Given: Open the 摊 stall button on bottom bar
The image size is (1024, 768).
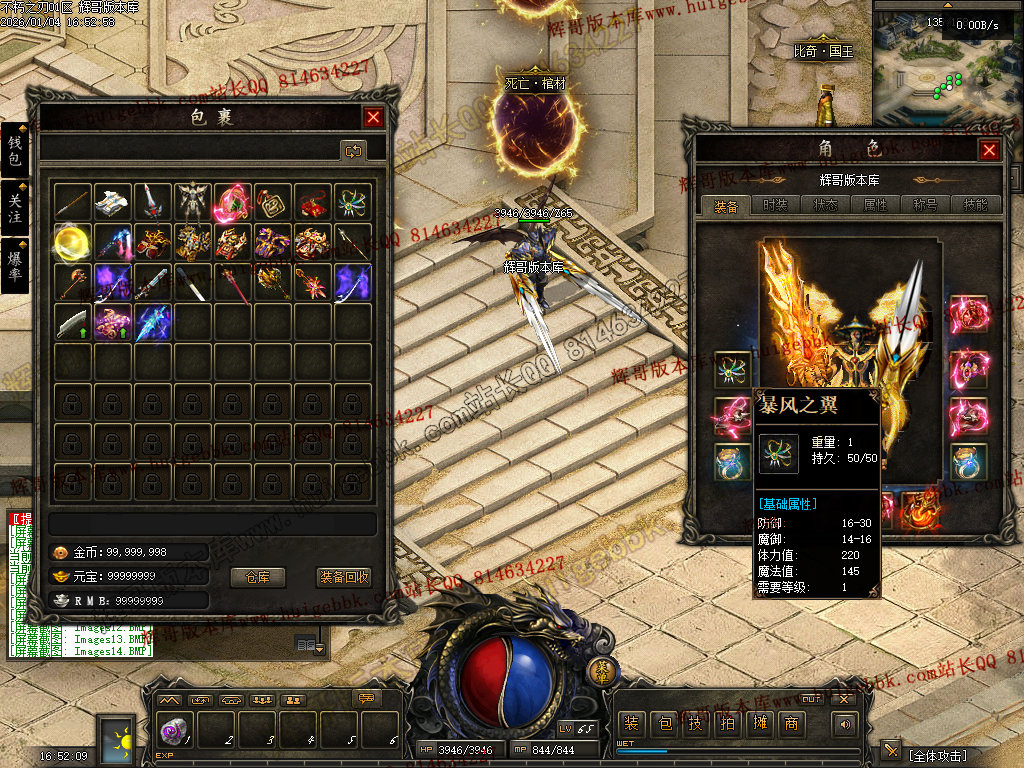Looking at the screenshot, I should (x=759, y=723).
